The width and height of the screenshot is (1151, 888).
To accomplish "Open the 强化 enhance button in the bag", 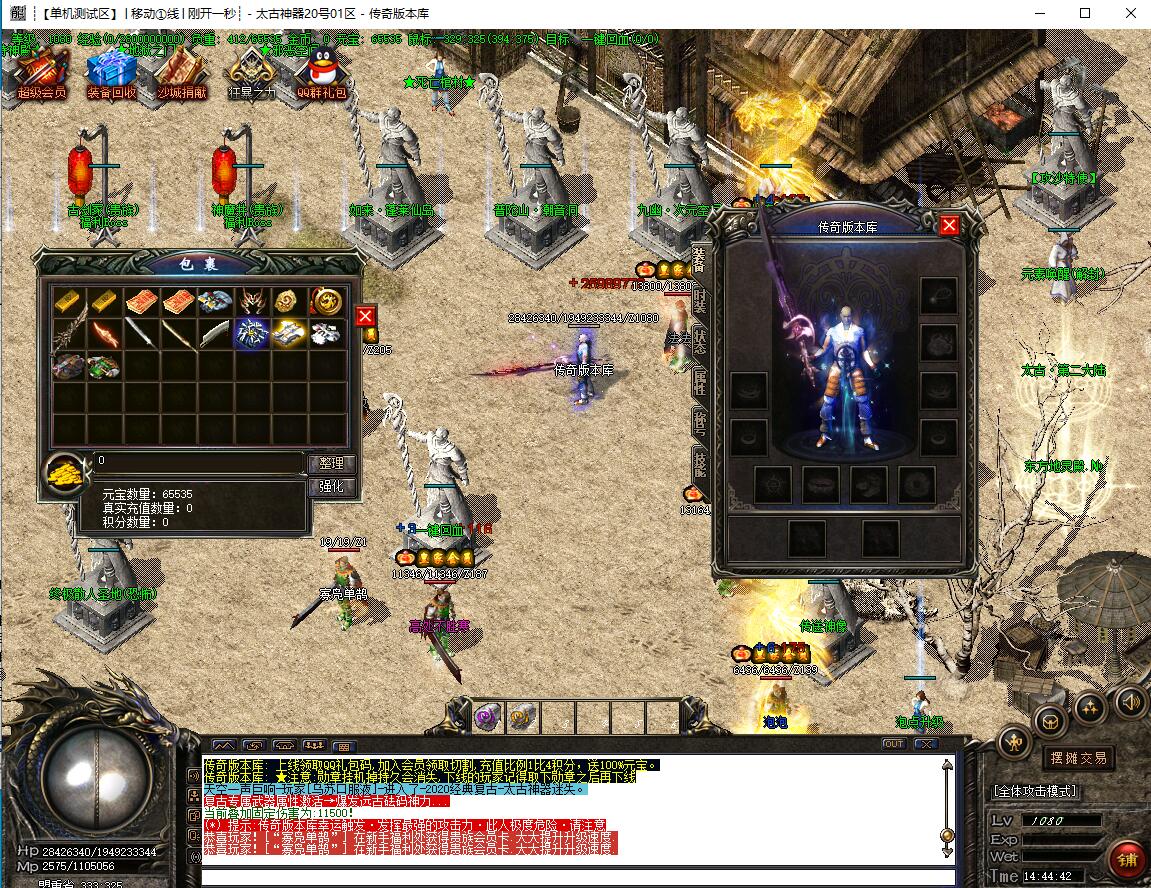I will click(331, 487).
